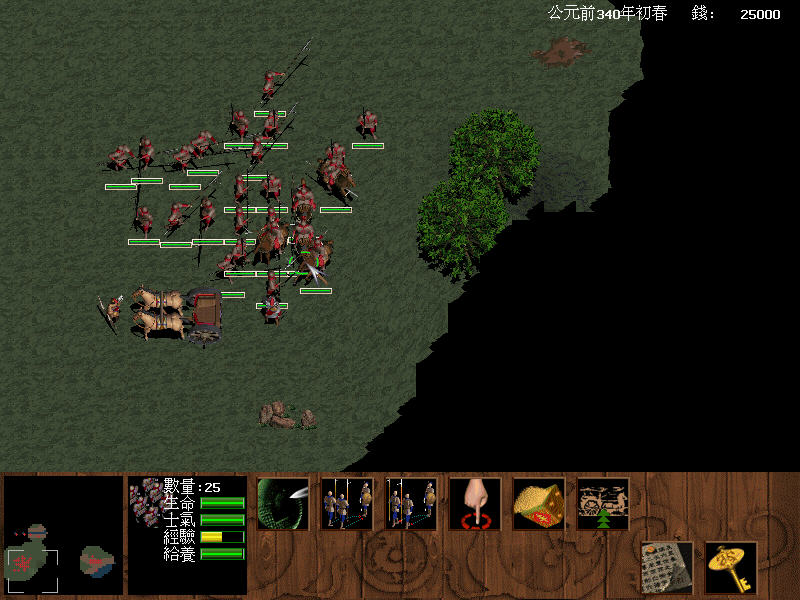Choose the red soldiers formation icon

347,503
